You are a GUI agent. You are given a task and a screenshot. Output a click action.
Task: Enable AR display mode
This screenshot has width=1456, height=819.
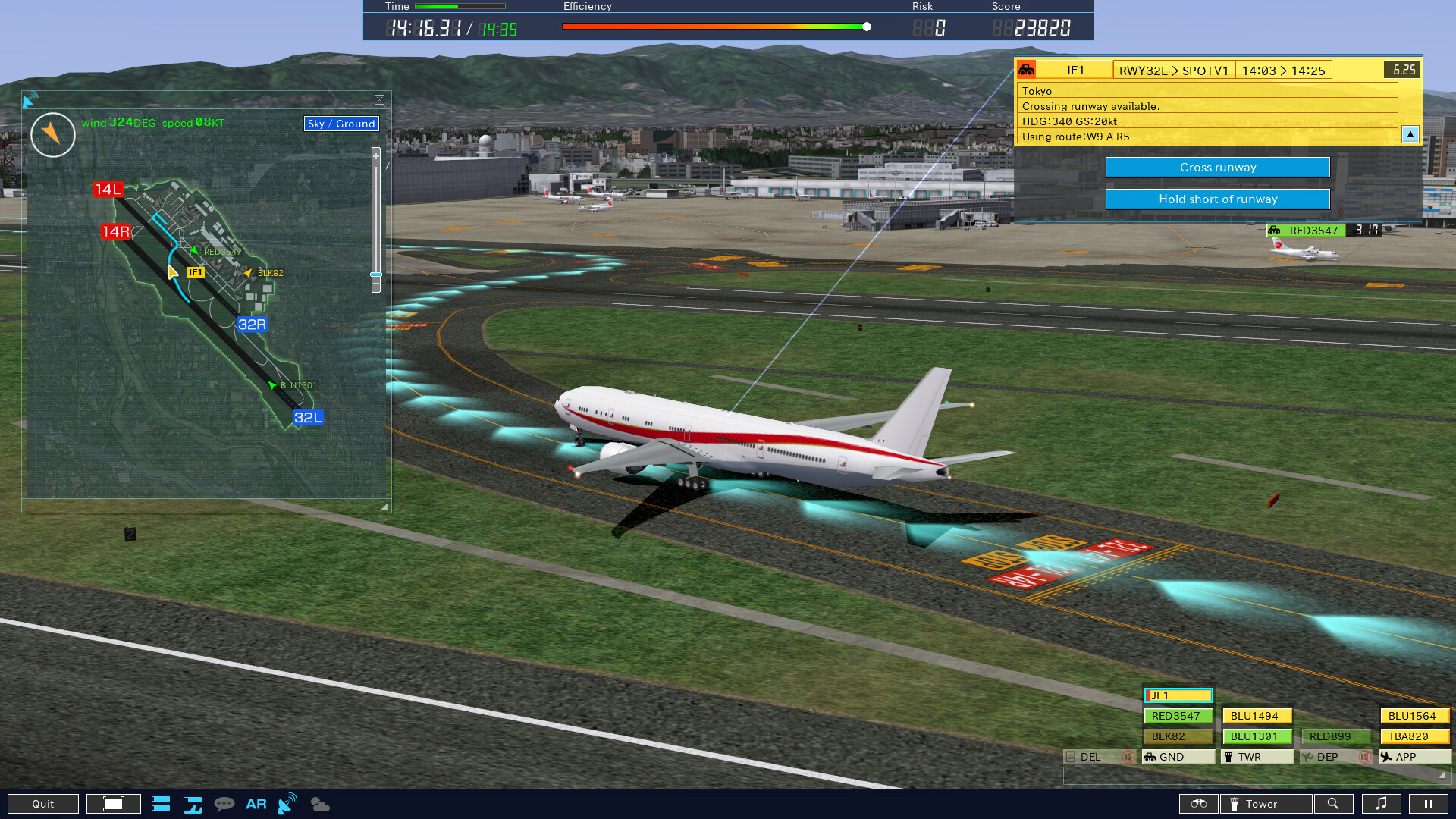coord(256,804)
